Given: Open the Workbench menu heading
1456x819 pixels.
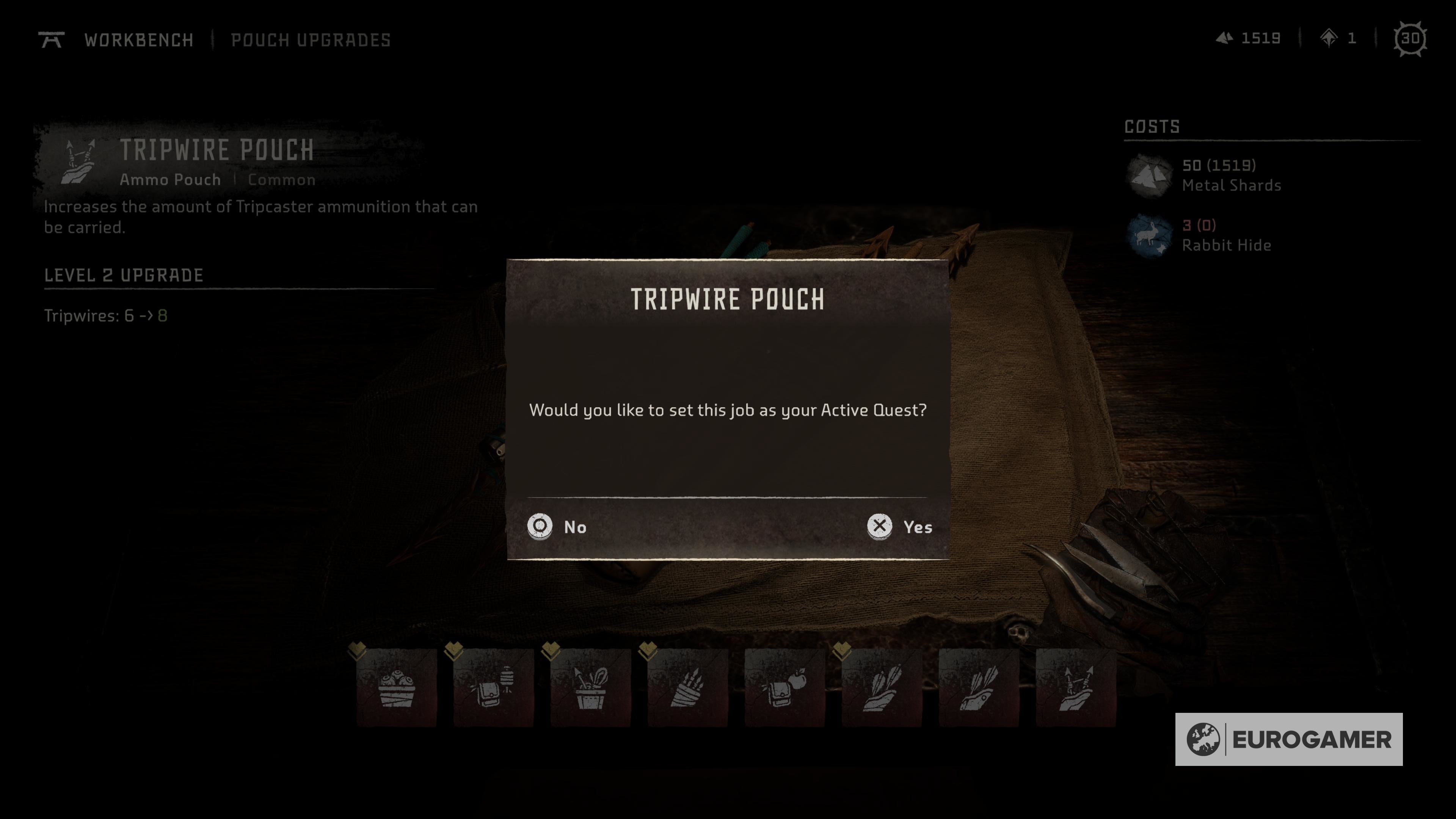Looking at the screenshot, I should 138,39.
